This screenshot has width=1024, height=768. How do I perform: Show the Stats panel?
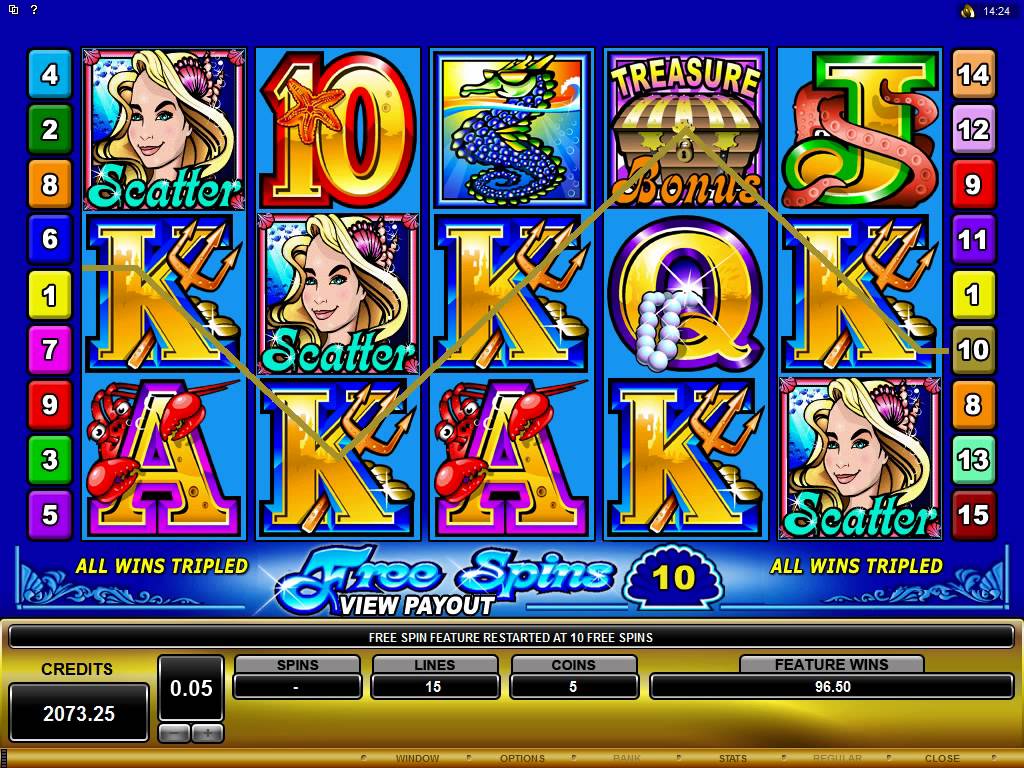[x=733, y=758]
